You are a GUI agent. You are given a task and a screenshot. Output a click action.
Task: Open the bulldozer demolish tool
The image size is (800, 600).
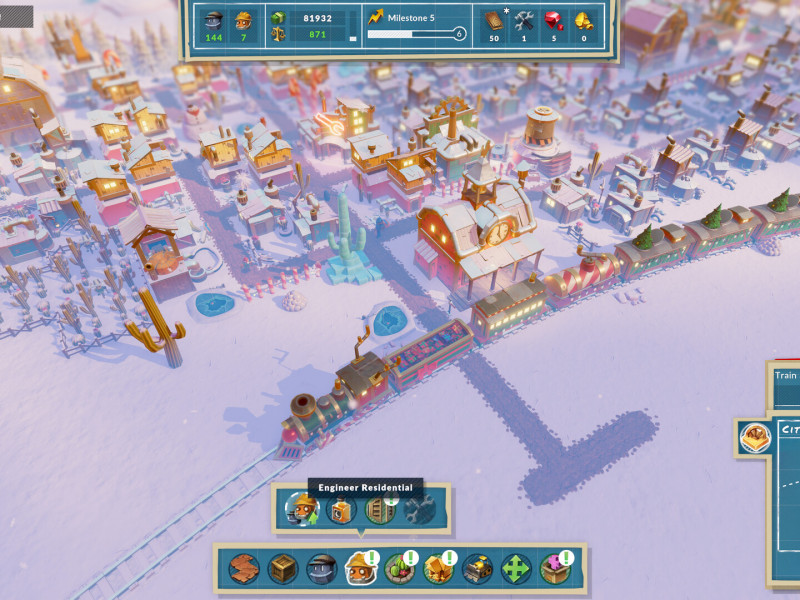(x=477, y=569)
